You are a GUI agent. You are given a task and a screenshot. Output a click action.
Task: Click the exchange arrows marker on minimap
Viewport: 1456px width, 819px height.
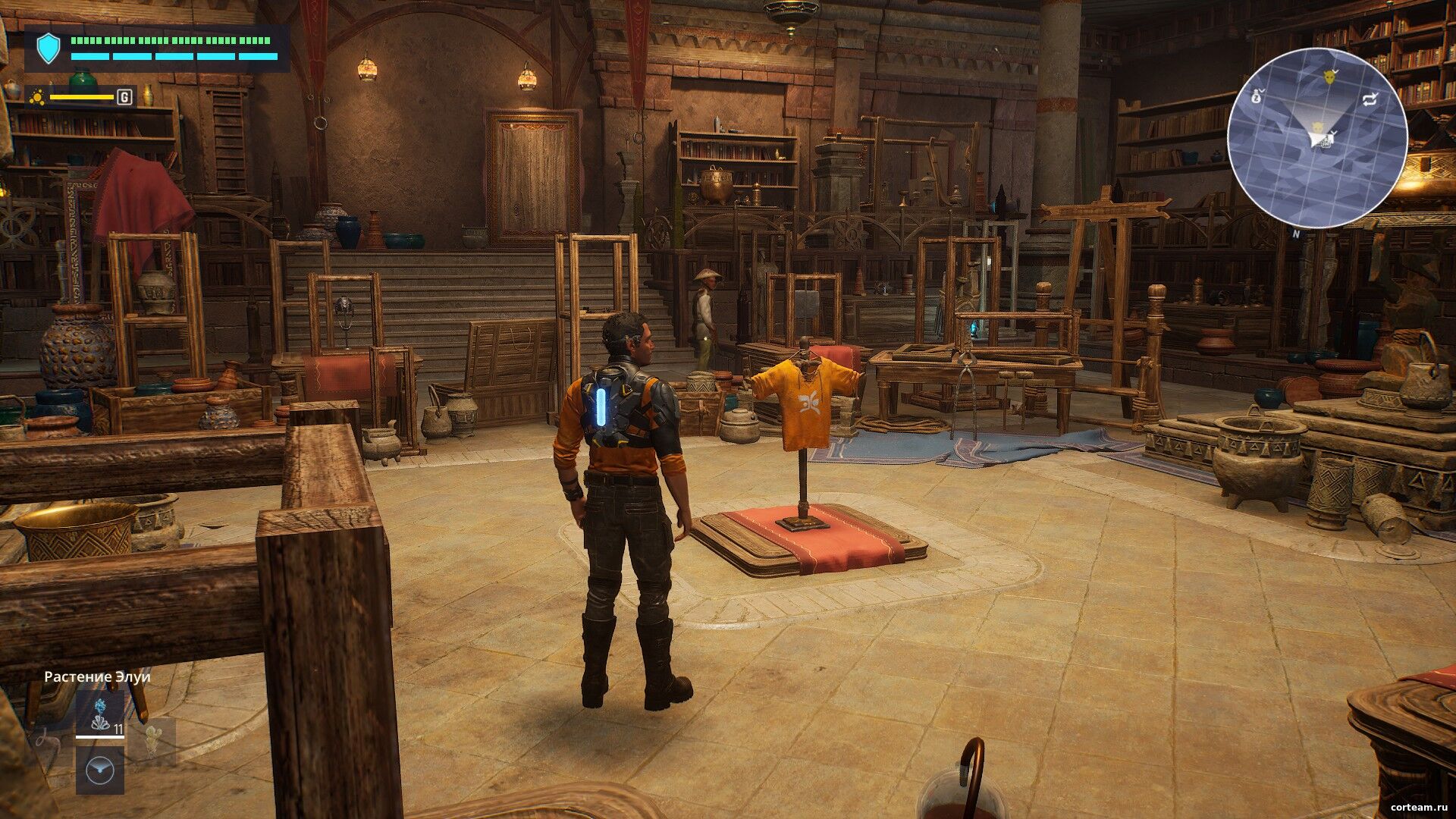1370,99
